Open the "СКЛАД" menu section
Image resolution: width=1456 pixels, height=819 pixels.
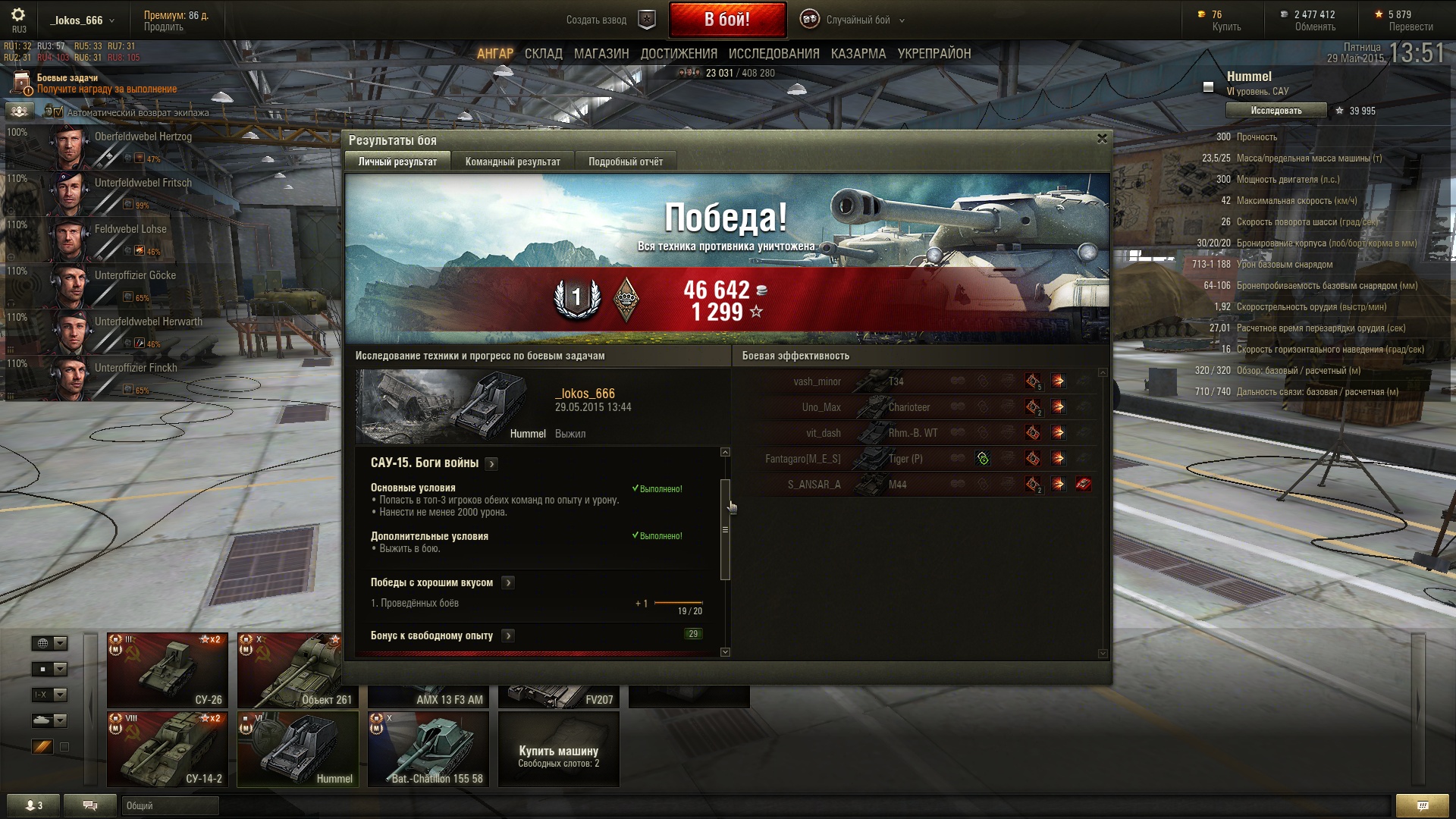click(x=543, y=54)
